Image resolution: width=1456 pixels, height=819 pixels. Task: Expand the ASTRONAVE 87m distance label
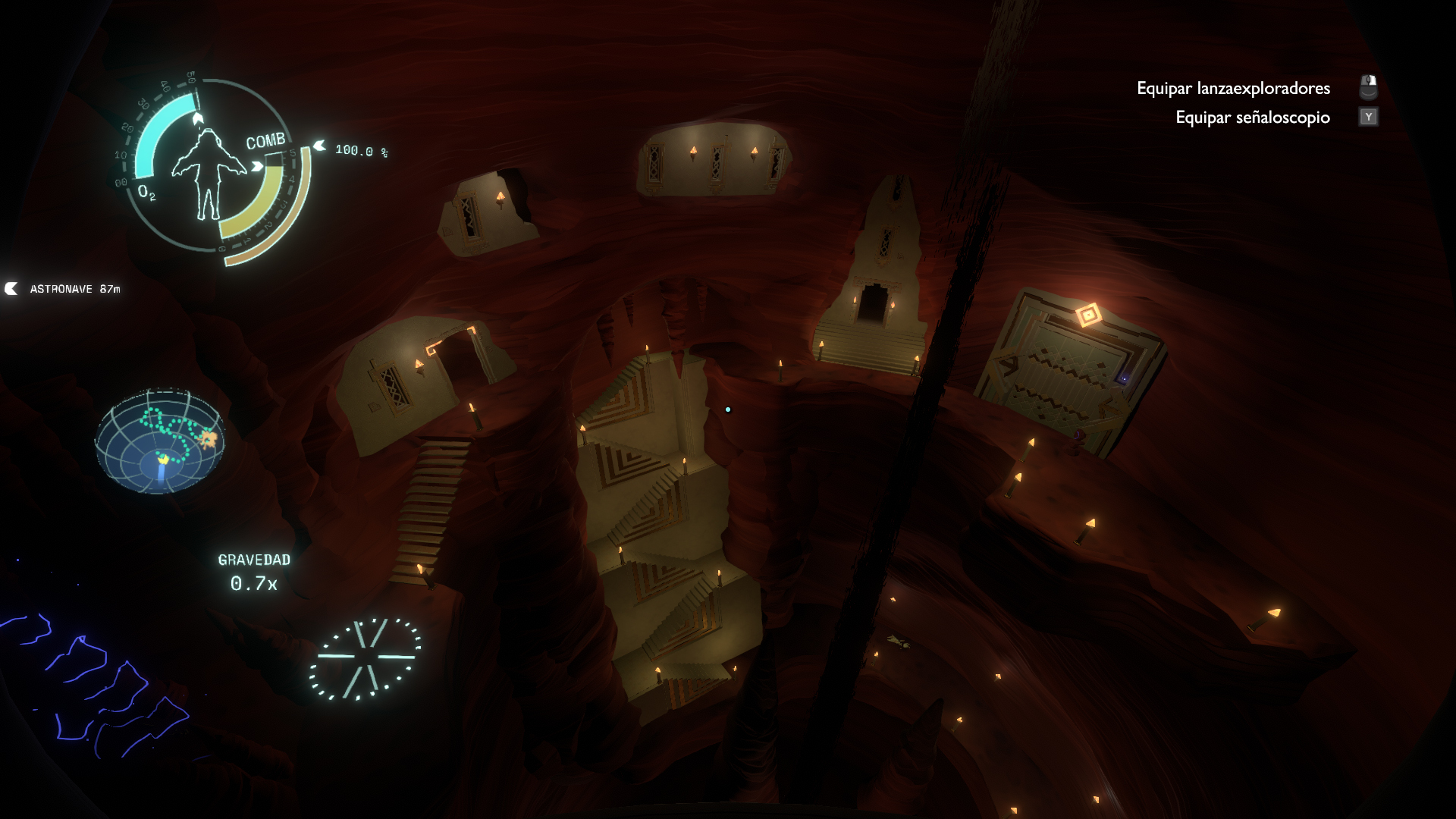coord(75,288)
